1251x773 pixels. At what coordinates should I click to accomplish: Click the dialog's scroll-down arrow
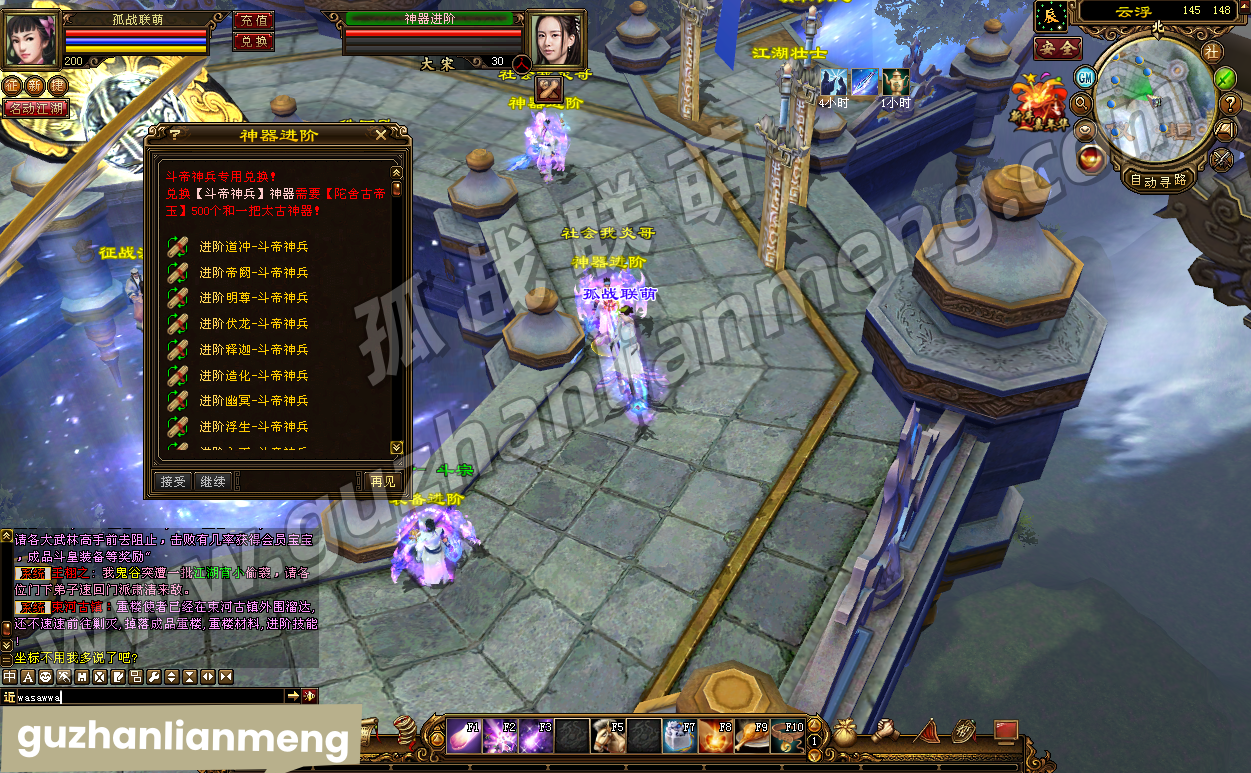point(396,447)
